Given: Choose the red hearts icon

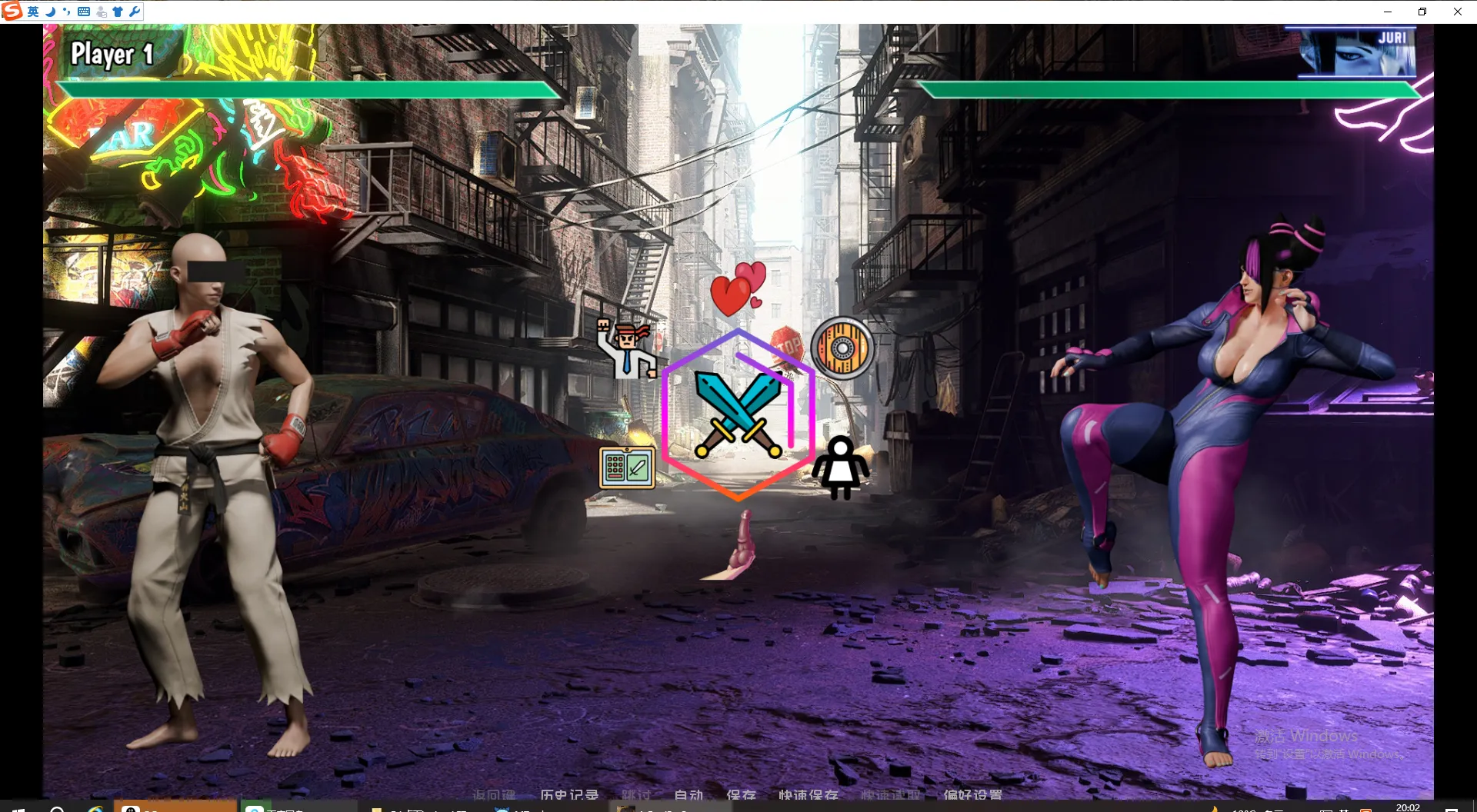Looking at the screenshot, I should tap(738, 290).
